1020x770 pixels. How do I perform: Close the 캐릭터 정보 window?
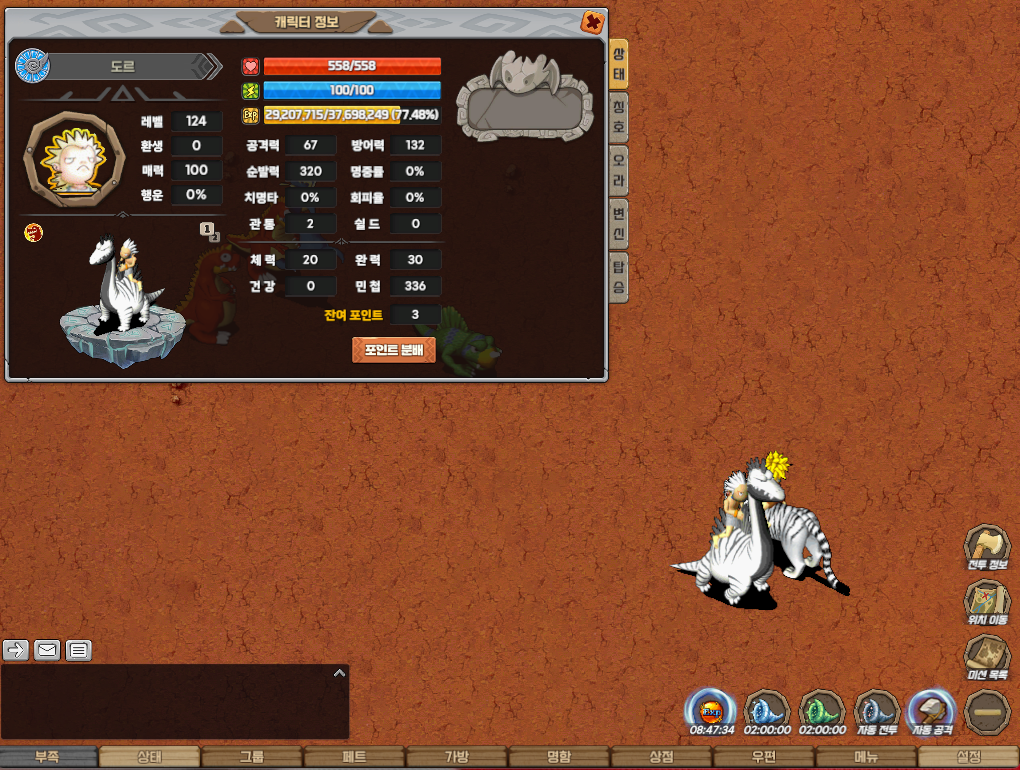pyautogui.click(x=592, y=22)
